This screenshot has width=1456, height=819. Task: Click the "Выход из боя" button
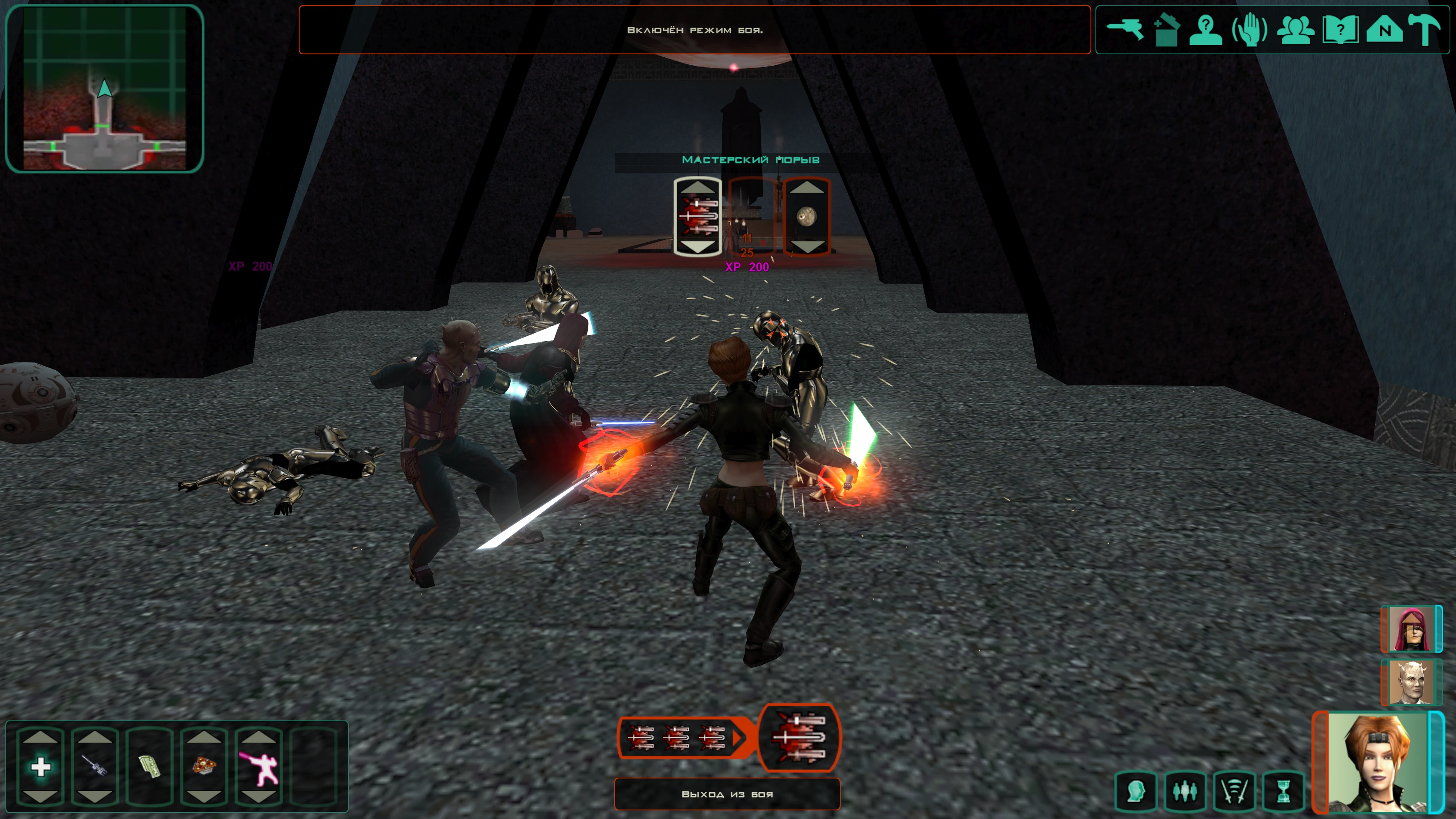click(727, 794)
